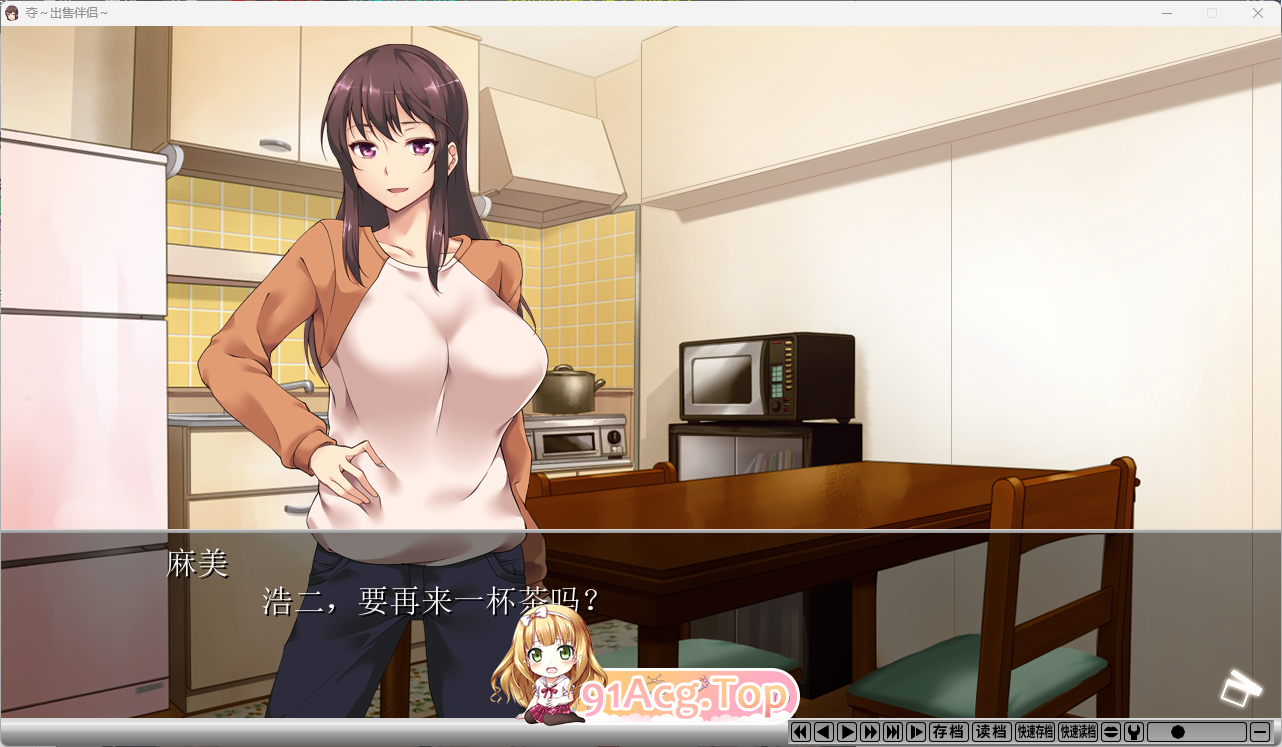Click the oval icon button beside 快速读档
The image size is (1282, 747).
1111,732
